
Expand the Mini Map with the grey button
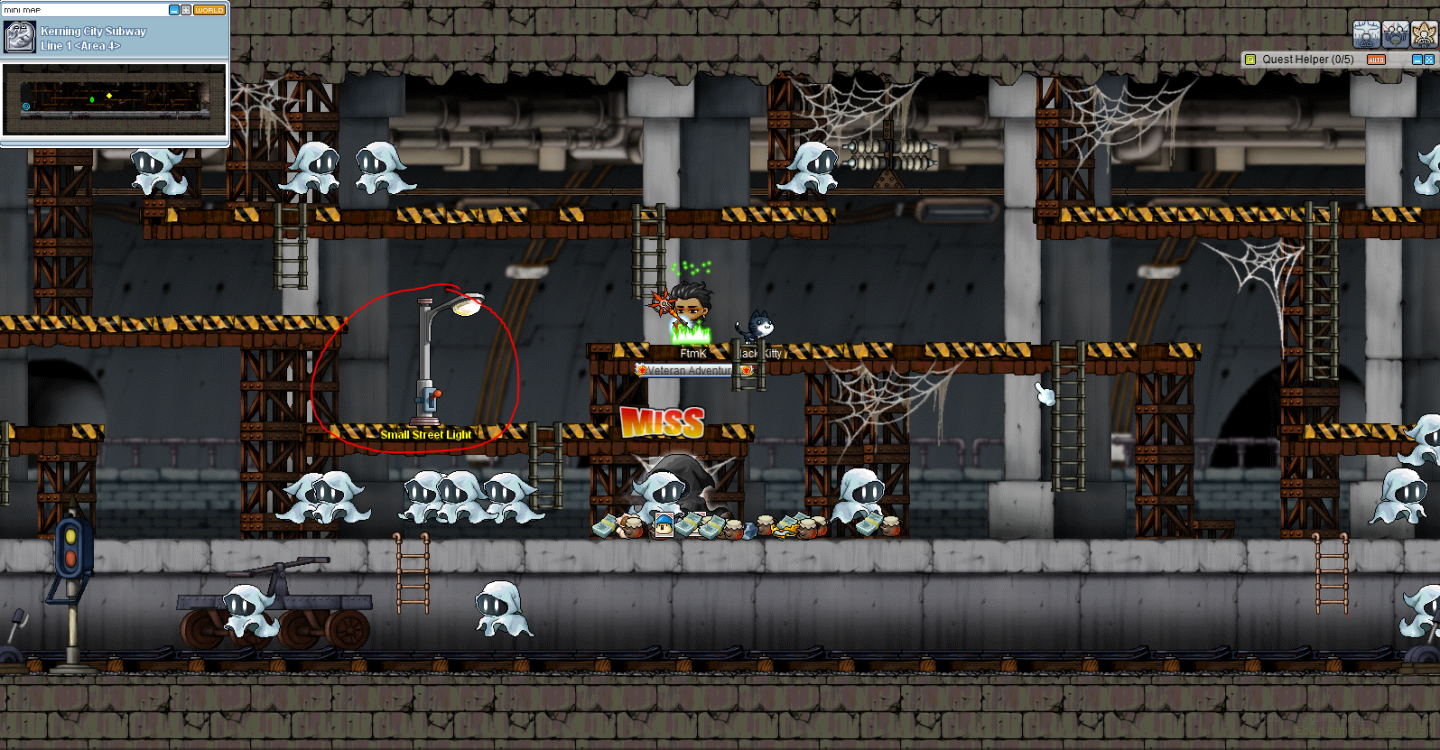pyautogui.click(x=186, y=10)
